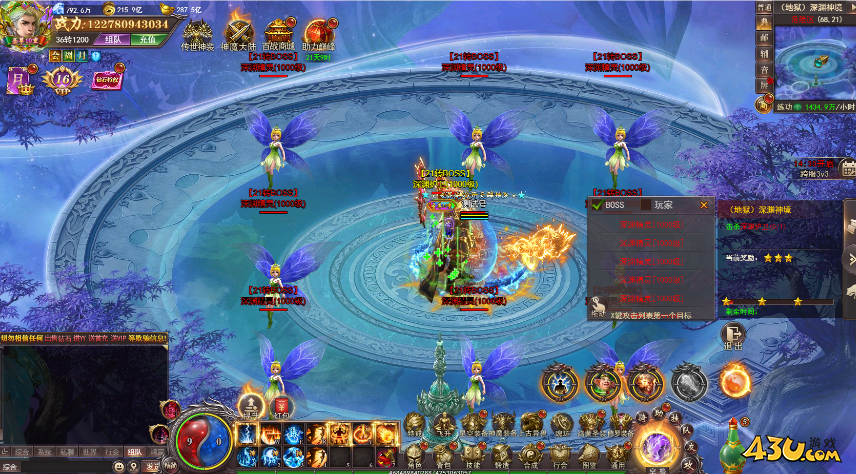Click the green 充值 recharge button
Image resolution: width=856 pixels, height=474 pixels.
145,41
